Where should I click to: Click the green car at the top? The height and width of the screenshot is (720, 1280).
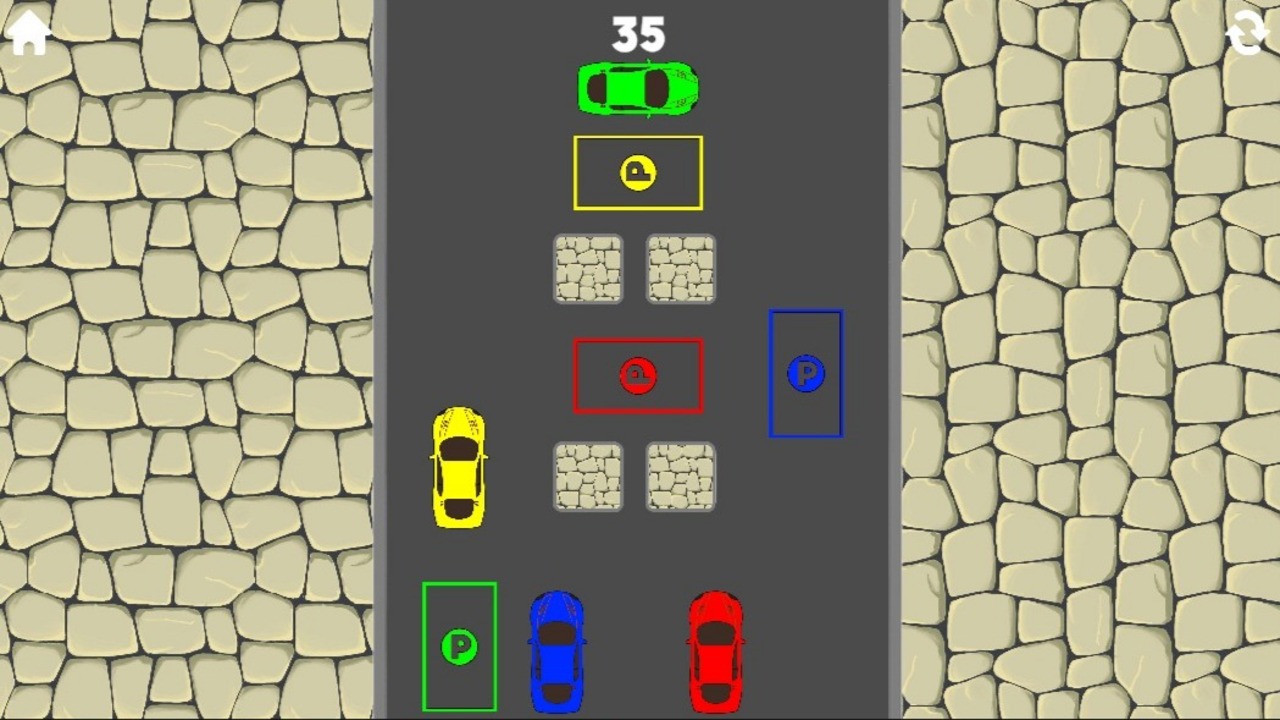click(637, 88)
